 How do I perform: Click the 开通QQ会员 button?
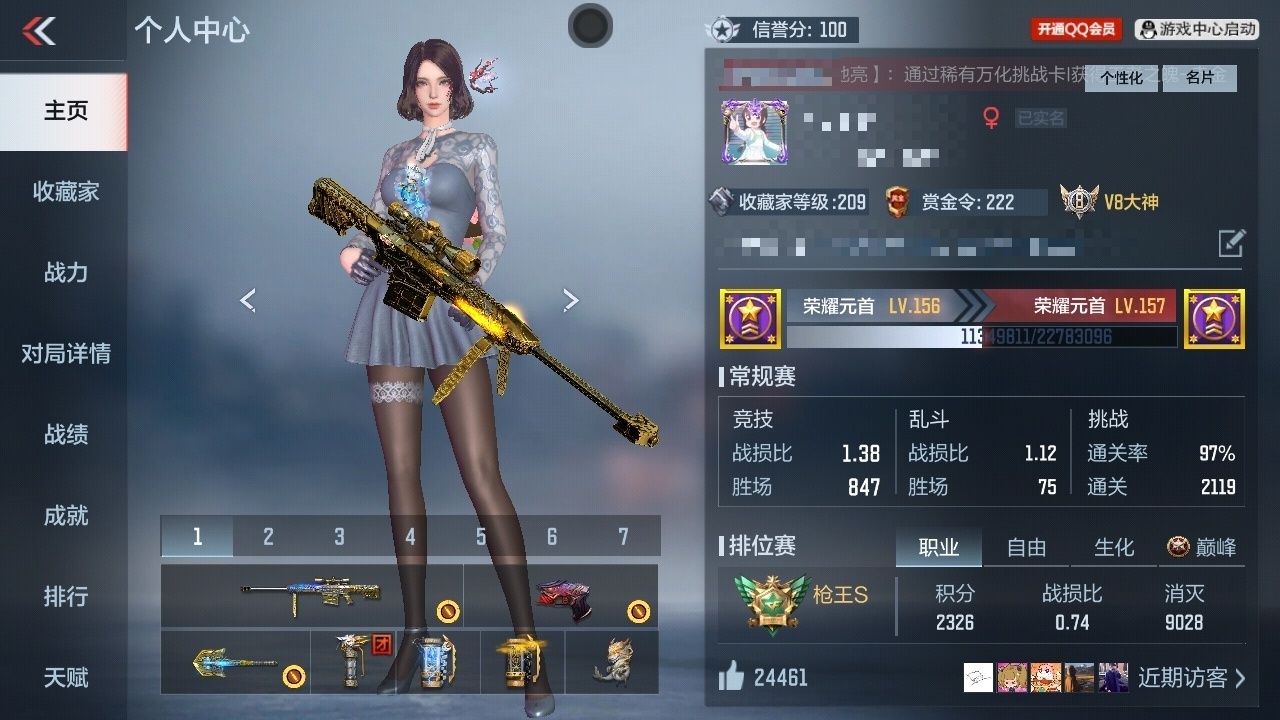click(x=1076, y=30)
